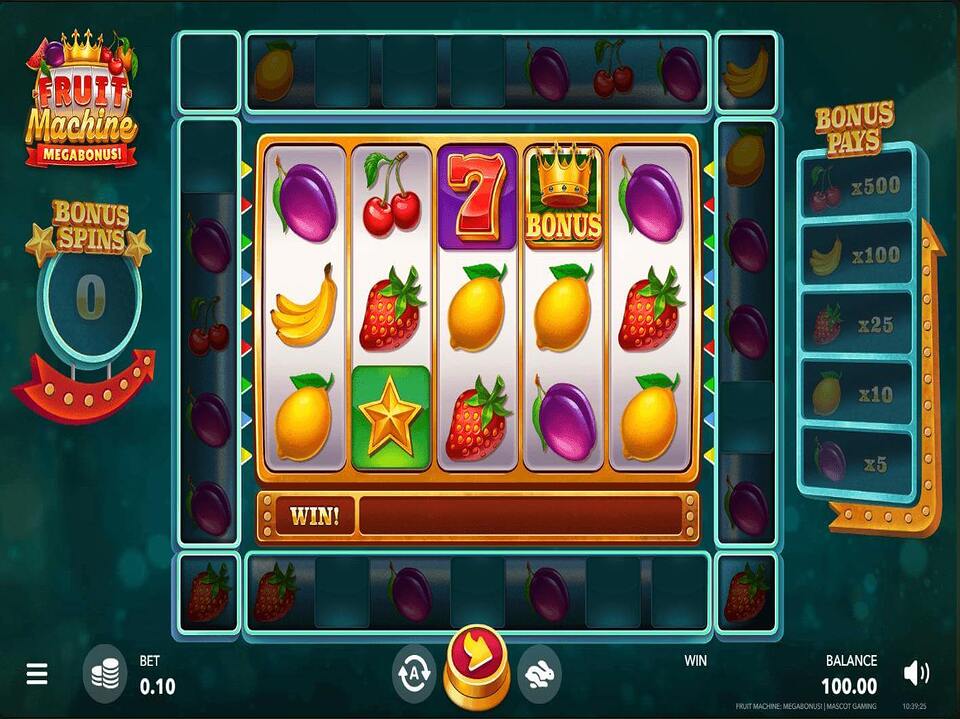This screenshot has height=719, width=960.
Task: Spin the reels with the red arrow button
Action: pos(476,661)
